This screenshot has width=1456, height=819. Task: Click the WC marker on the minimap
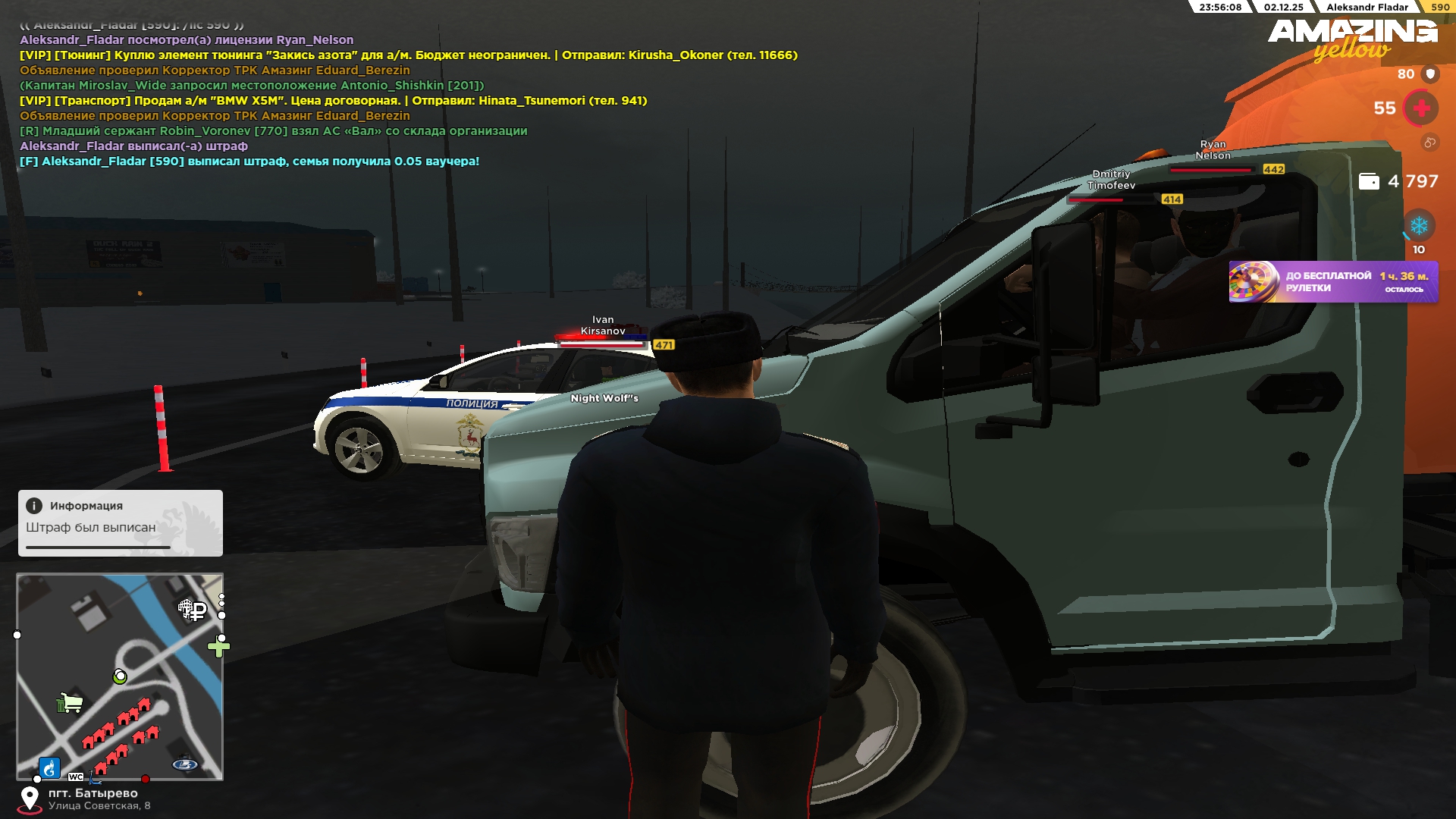click(76, 777)
